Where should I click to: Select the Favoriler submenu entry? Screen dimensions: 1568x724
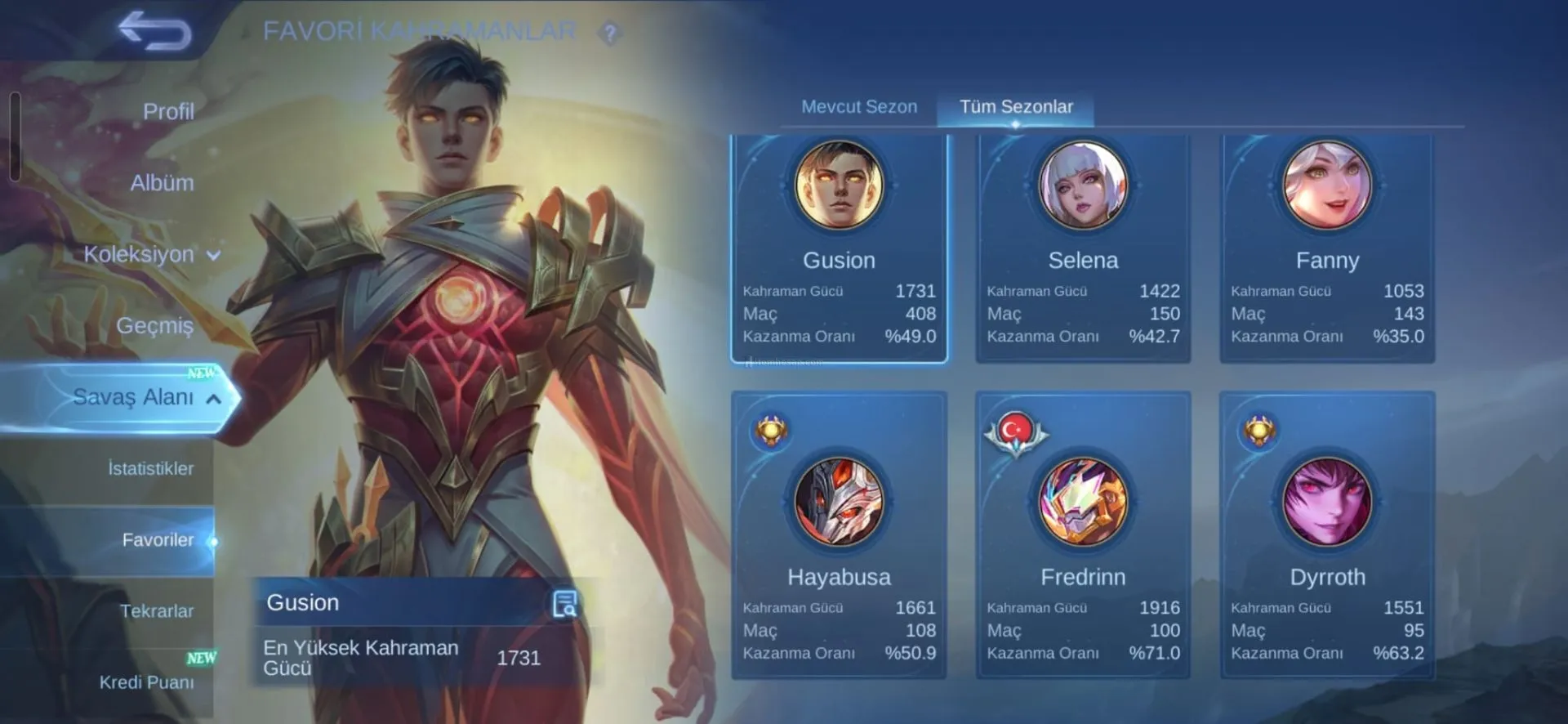pyautogui.click(x=158, y=540)
